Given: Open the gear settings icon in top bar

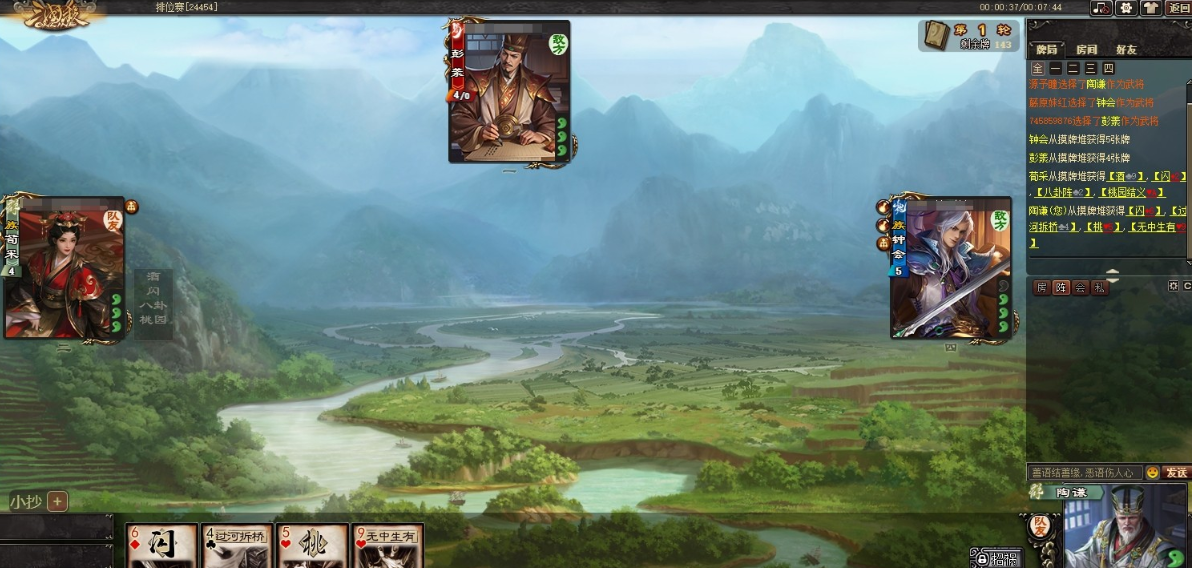Looking at the screenshot, I should tap(1127, 8).
